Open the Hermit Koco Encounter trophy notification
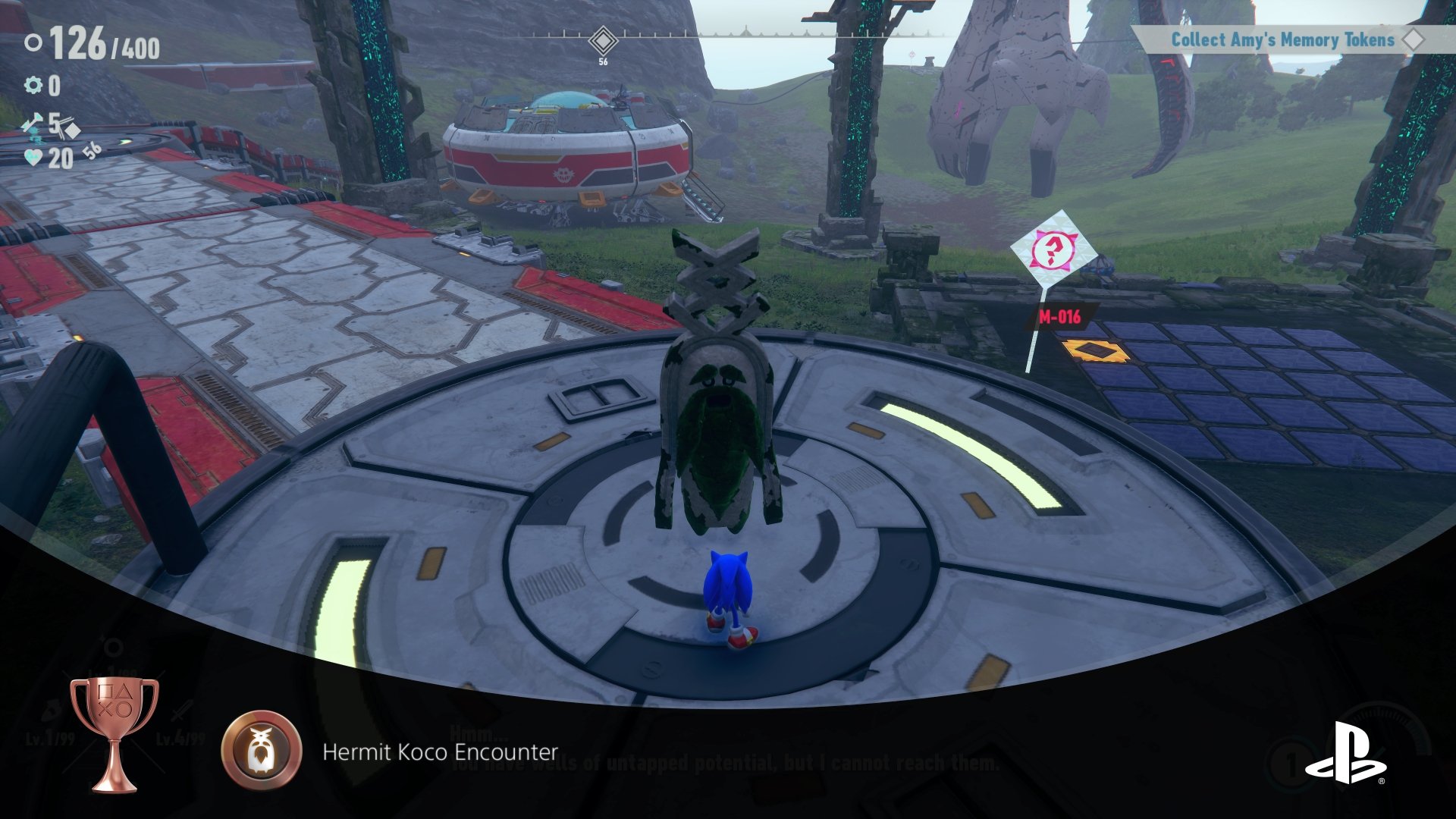1456x819 pixels. tap(440, 752)
